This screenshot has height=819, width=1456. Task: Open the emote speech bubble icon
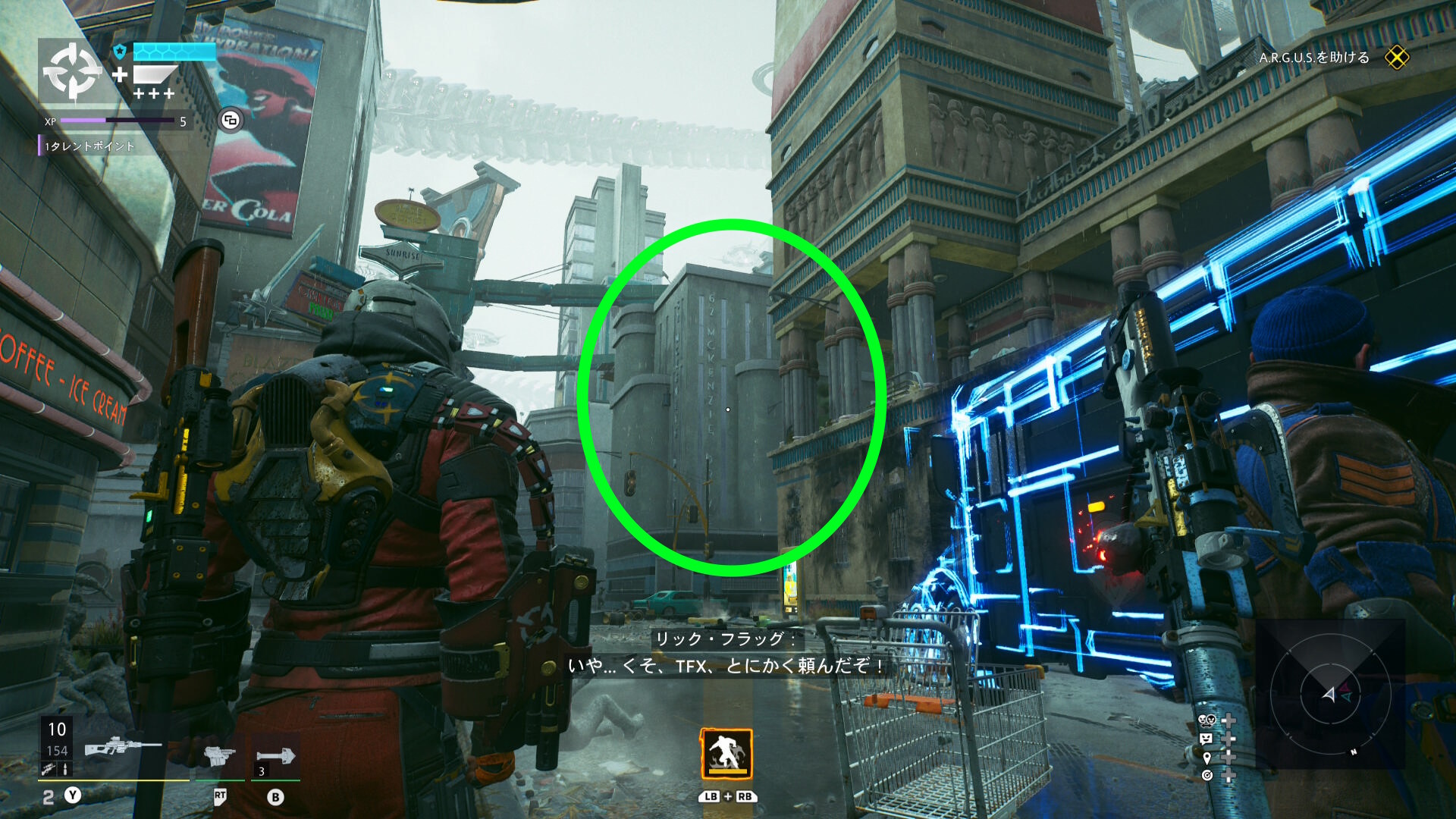click(1207, 739)
